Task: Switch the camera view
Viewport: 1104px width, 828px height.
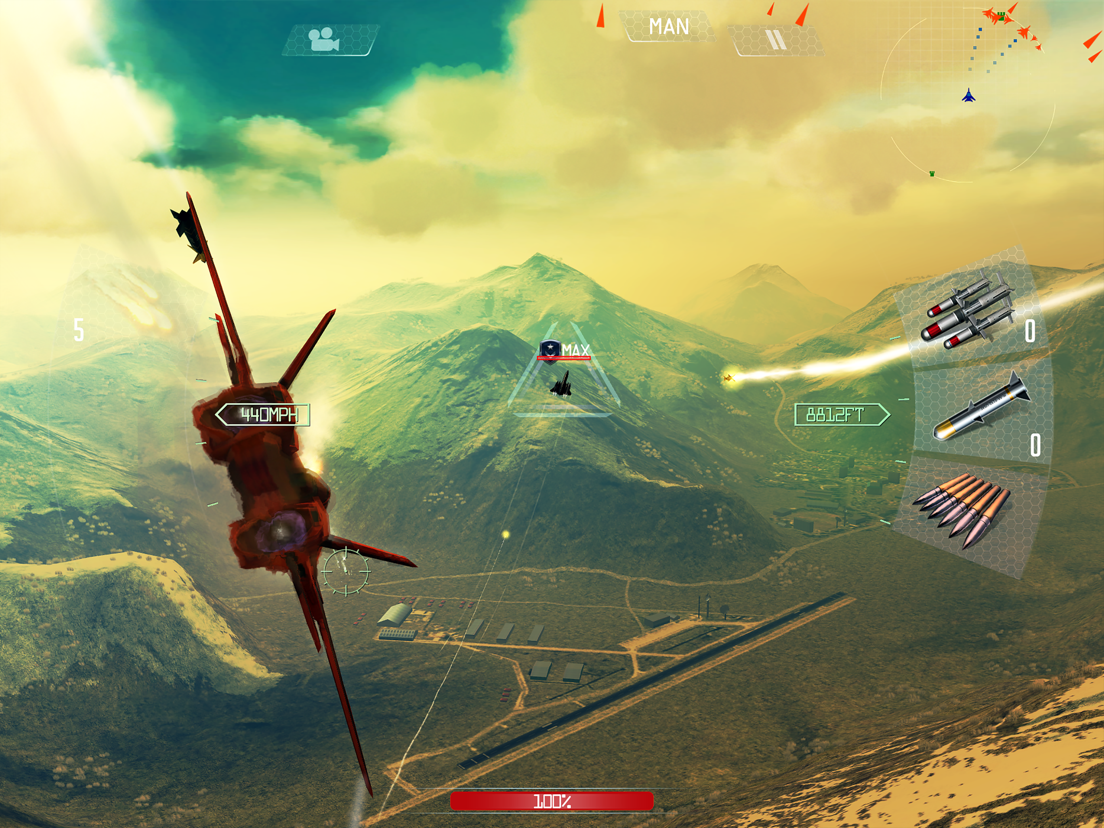Action: click(330, 40)
